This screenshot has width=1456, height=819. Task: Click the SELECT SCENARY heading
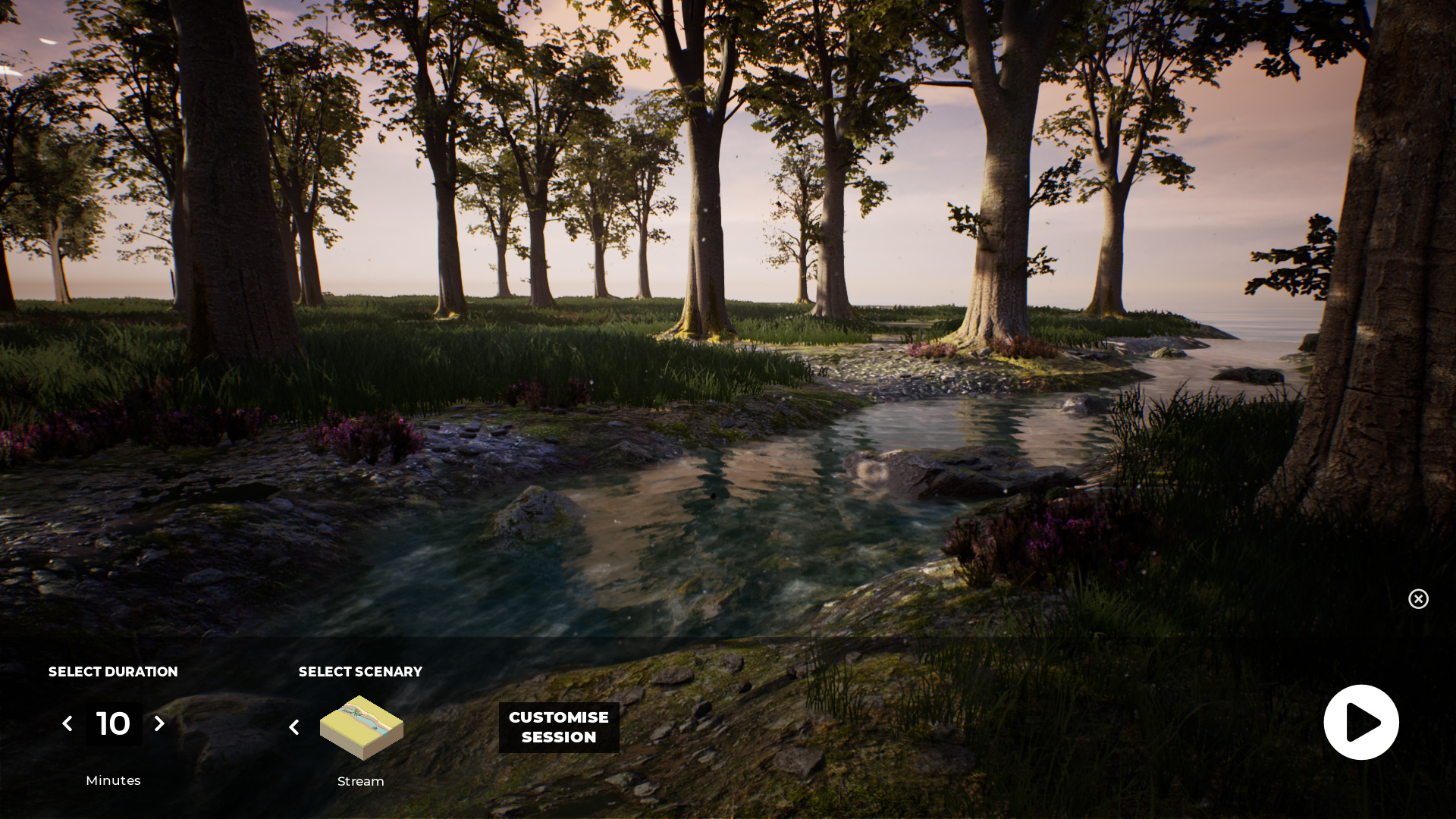point(360,672)
